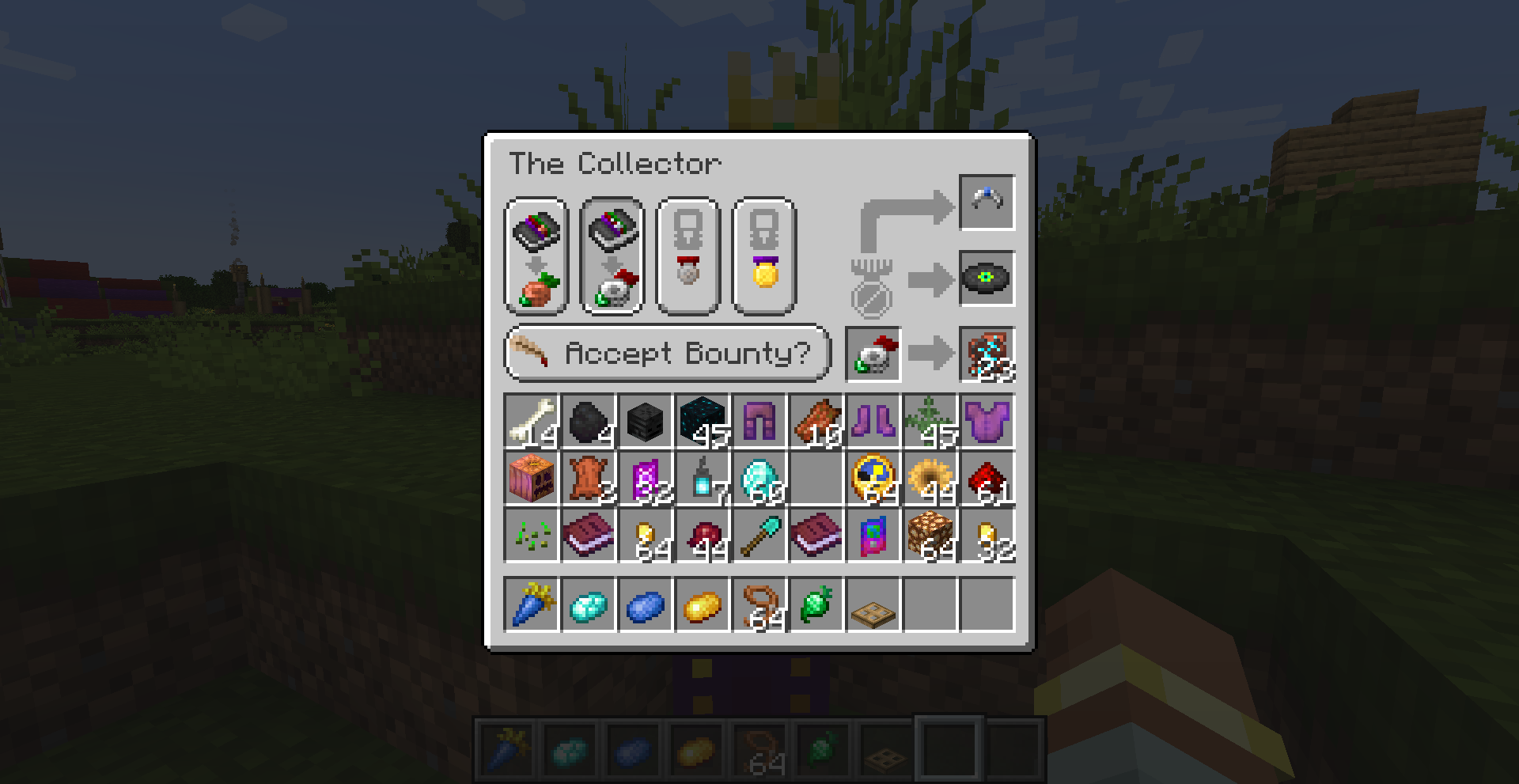The image size is (1519, 784).
Task: Click the leftmost enchanted book
Action: (589, 536)
